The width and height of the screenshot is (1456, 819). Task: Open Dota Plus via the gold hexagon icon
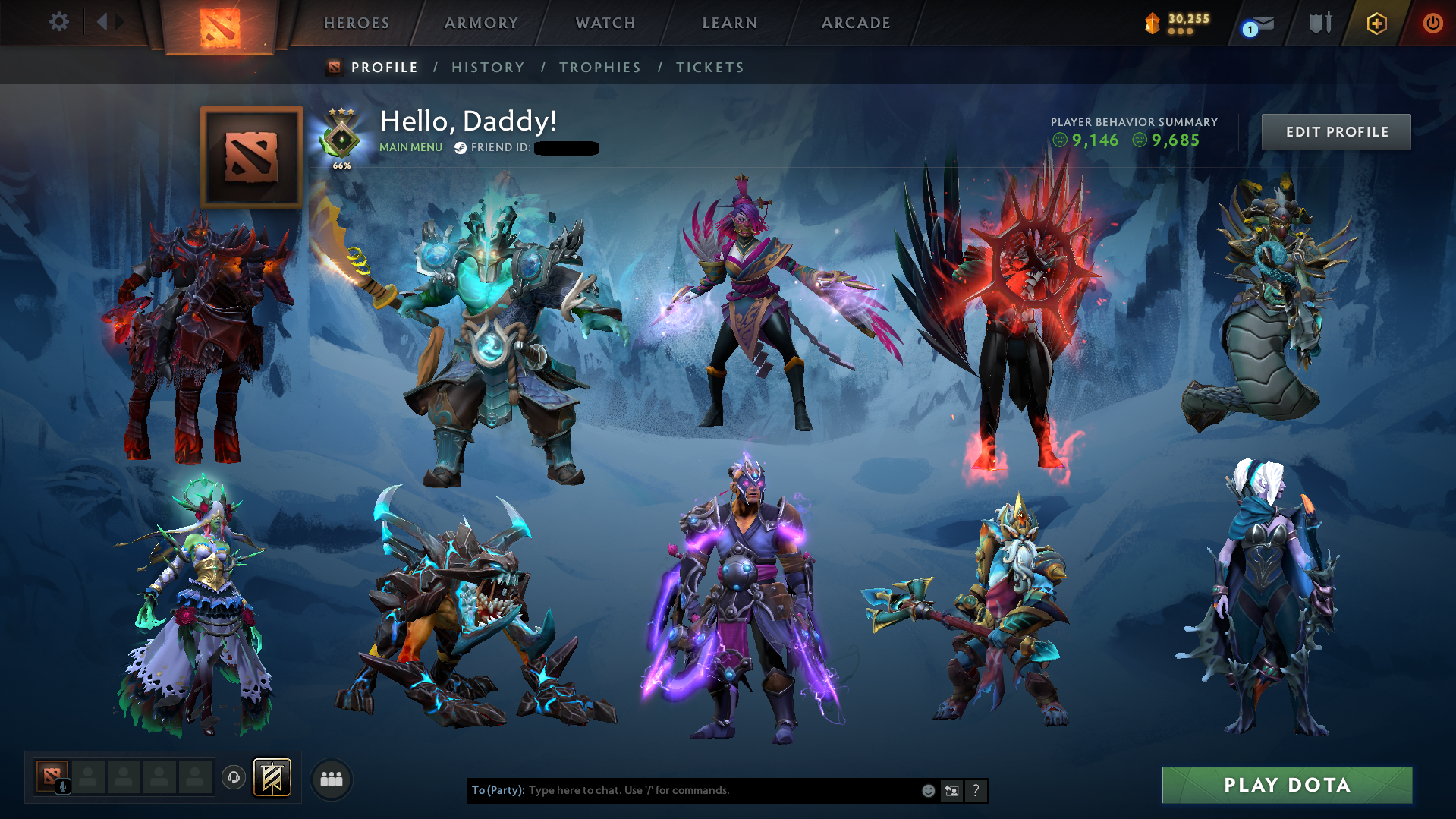tap(1377, 23)
